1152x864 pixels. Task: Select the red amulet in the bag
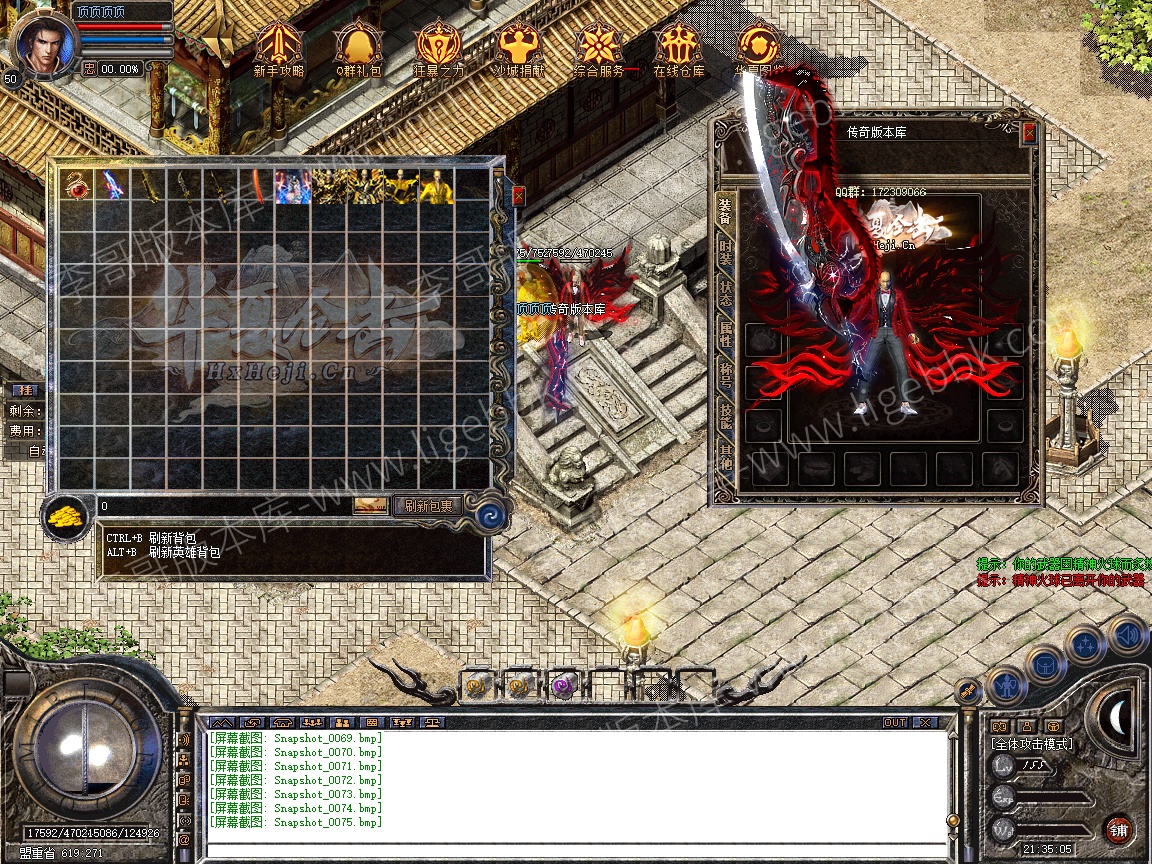(x=77, y=186)
